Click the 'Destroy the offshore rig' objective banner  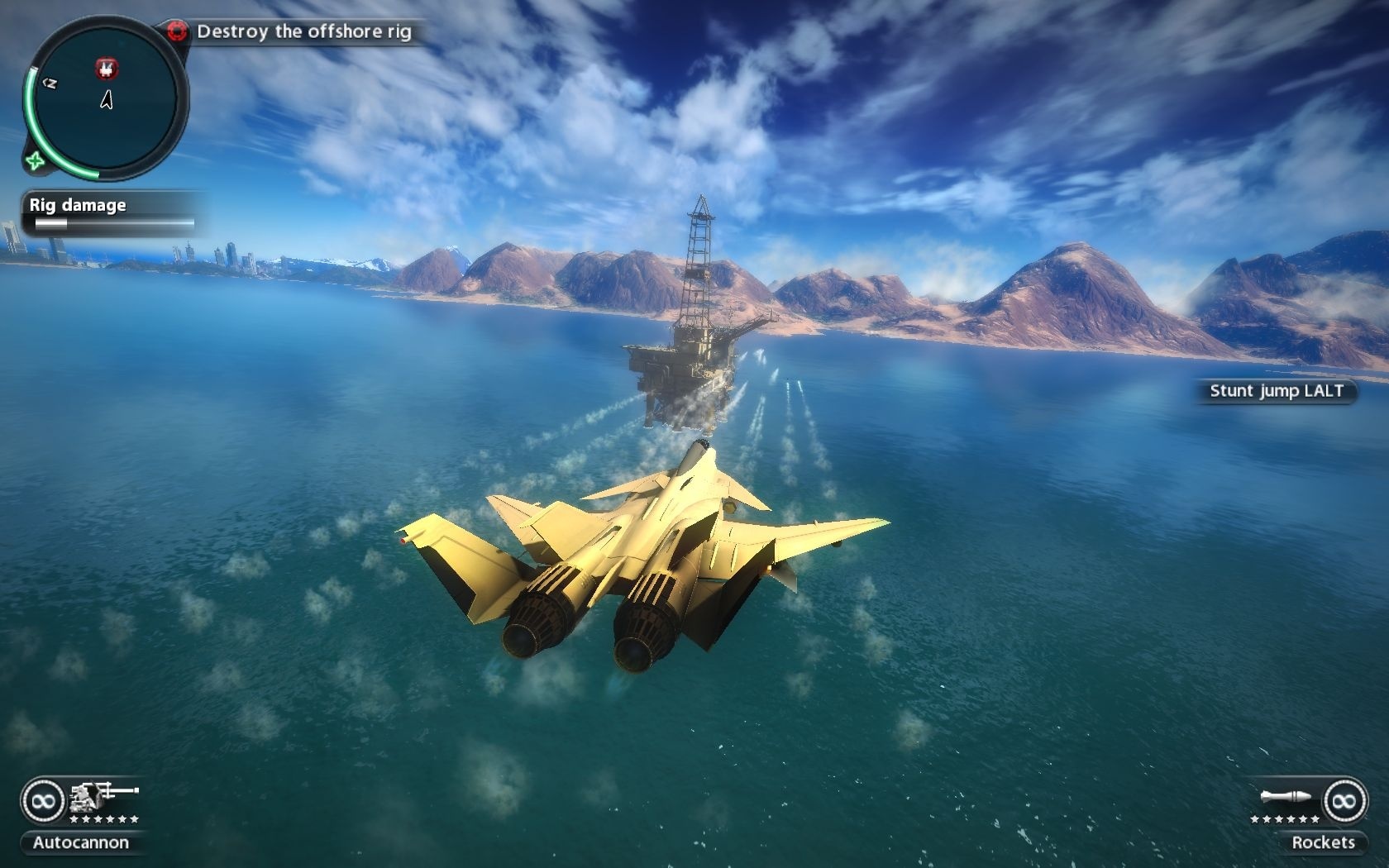pos(303,33)
